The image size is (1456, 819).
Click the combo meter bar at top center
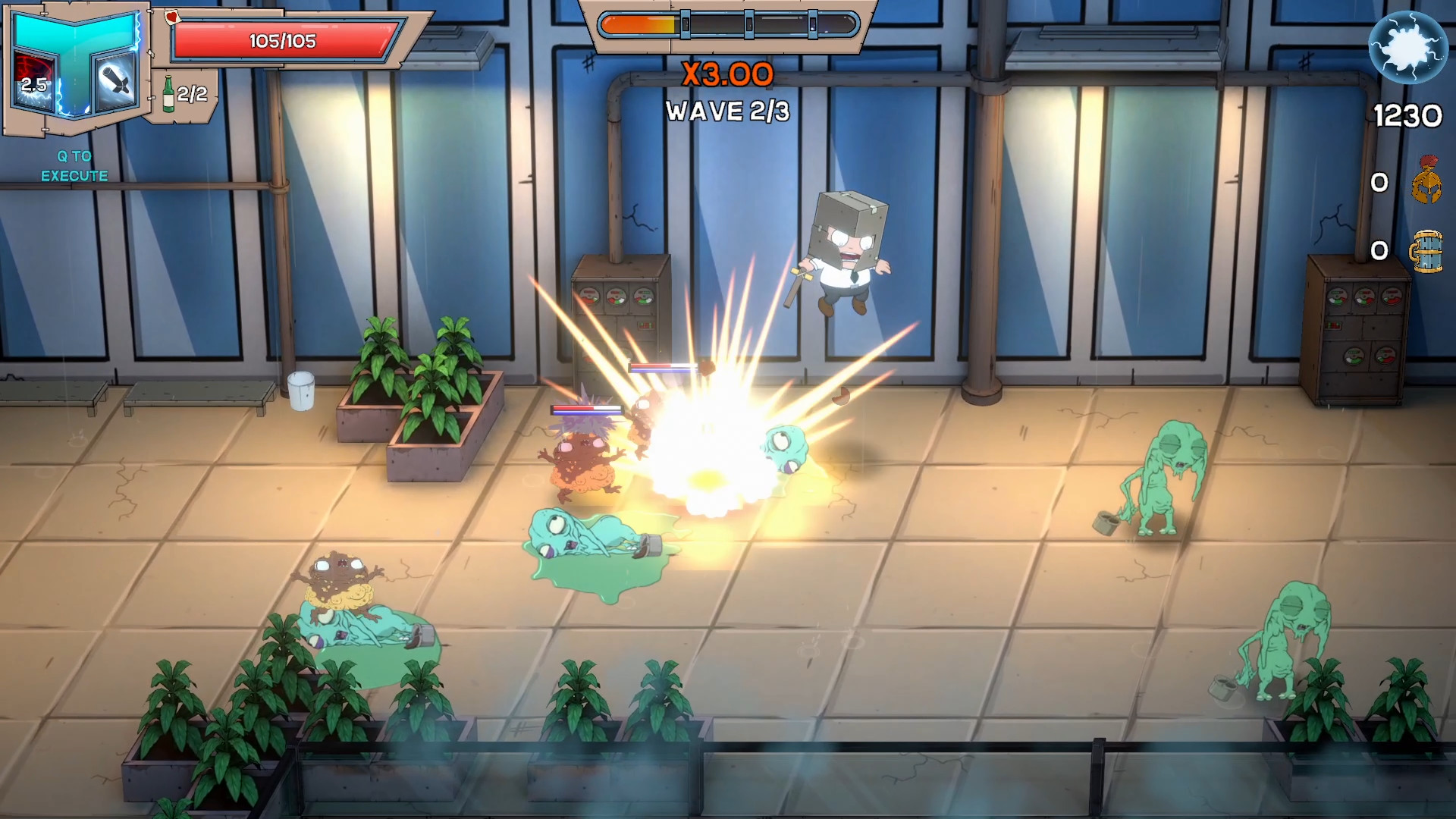pyautogui.click(x=728, y=24)
